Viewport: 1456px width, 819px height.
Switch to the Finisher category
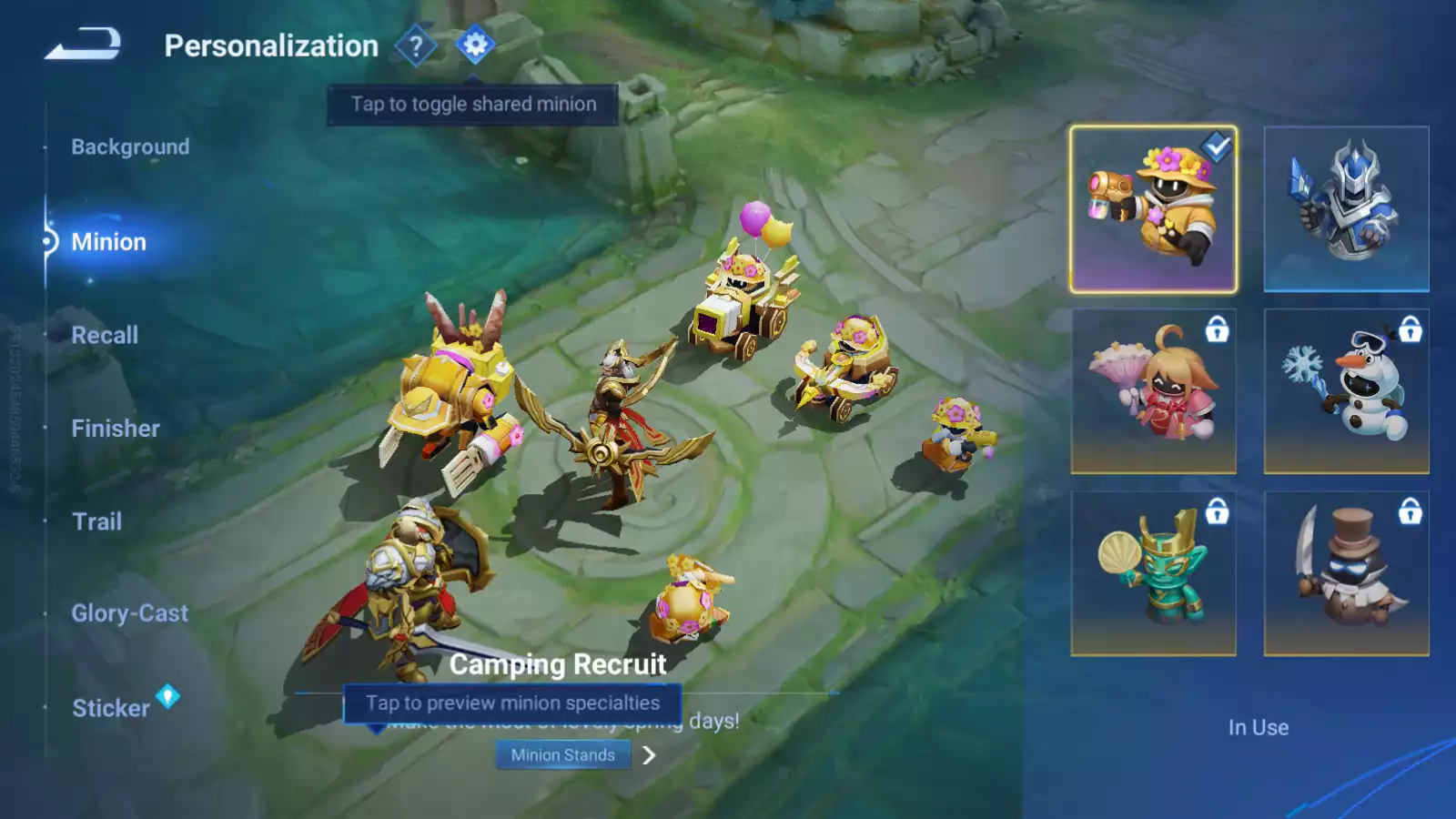click(116, 429)
